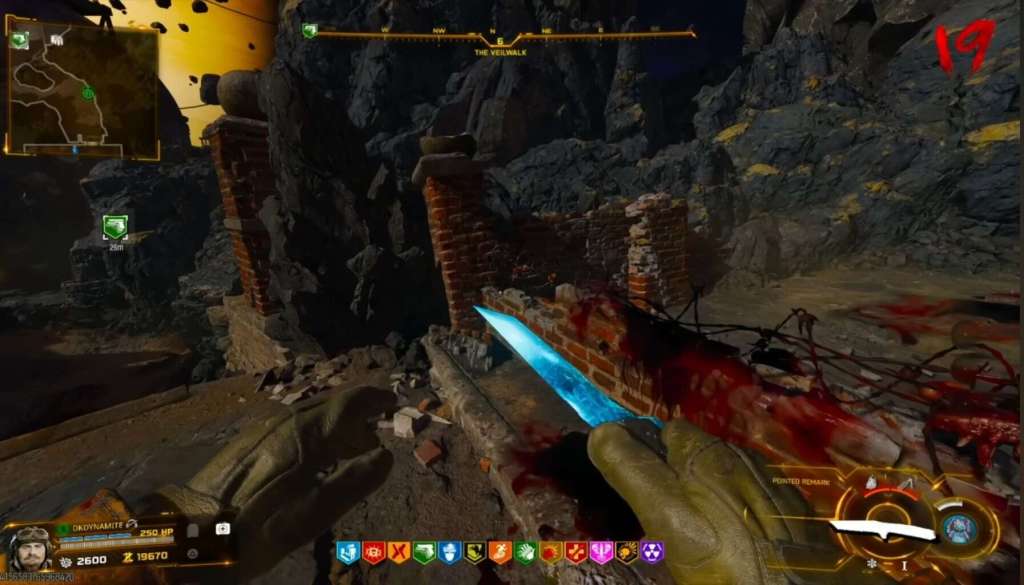Image resolution: width=1024 pixels, height=585 pixels.
Task: Click the green claw hand perk icon
Action: pos(526,552)
